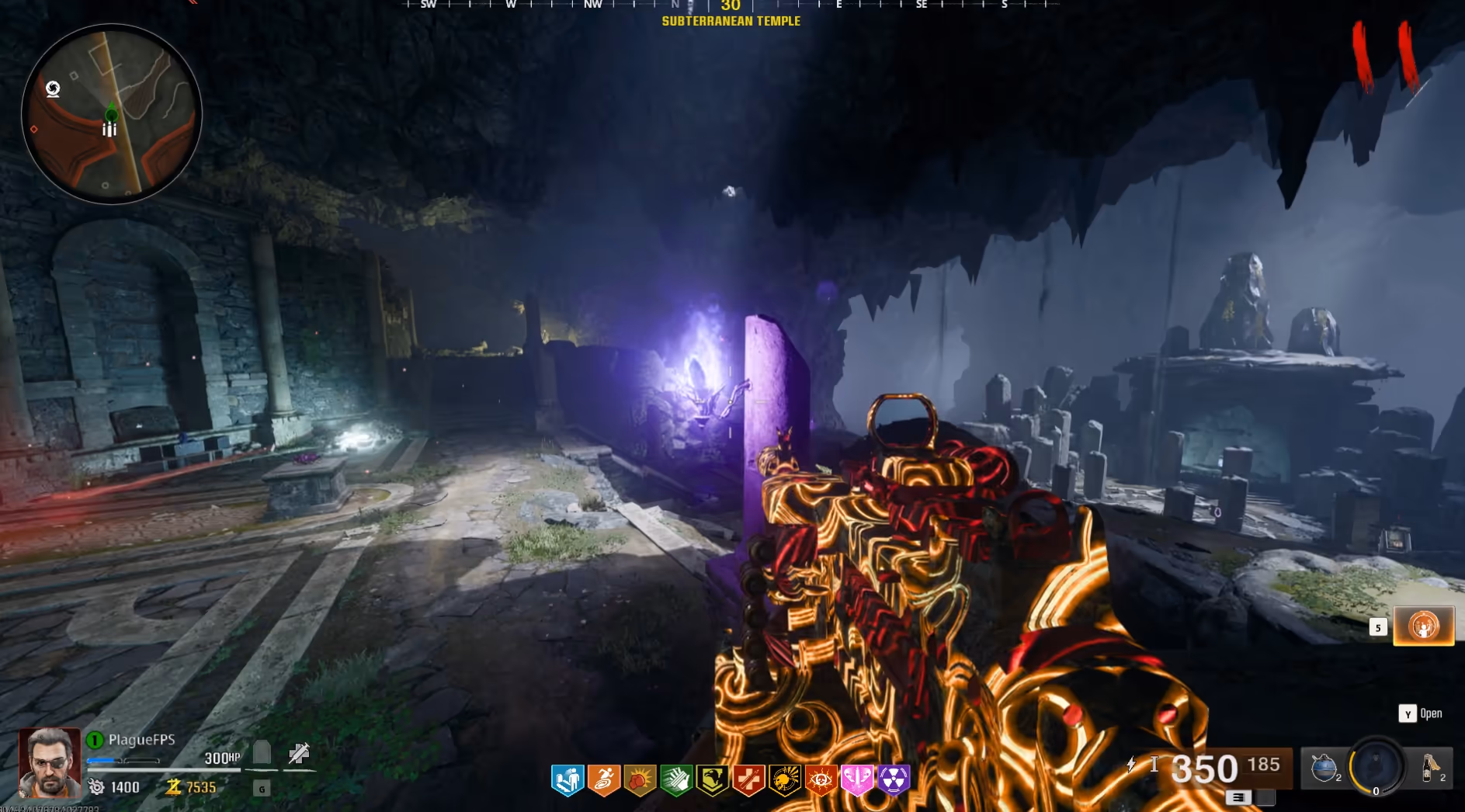Select the orange Stamin-Up running perk
This screenshot has height=812, width=1465.
click(604, 779)
